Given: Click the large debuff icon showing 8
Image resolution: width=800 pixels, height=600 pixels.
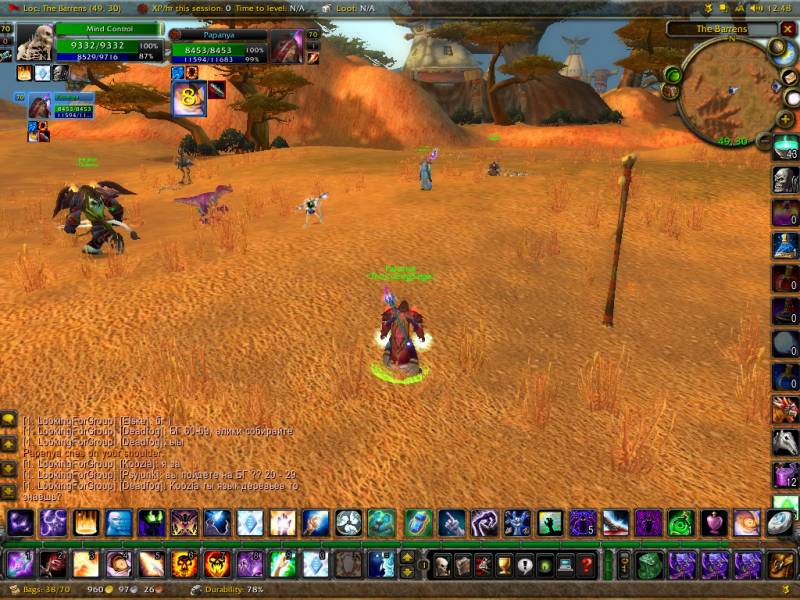Looking at the screenshot, I should [188, 98].
